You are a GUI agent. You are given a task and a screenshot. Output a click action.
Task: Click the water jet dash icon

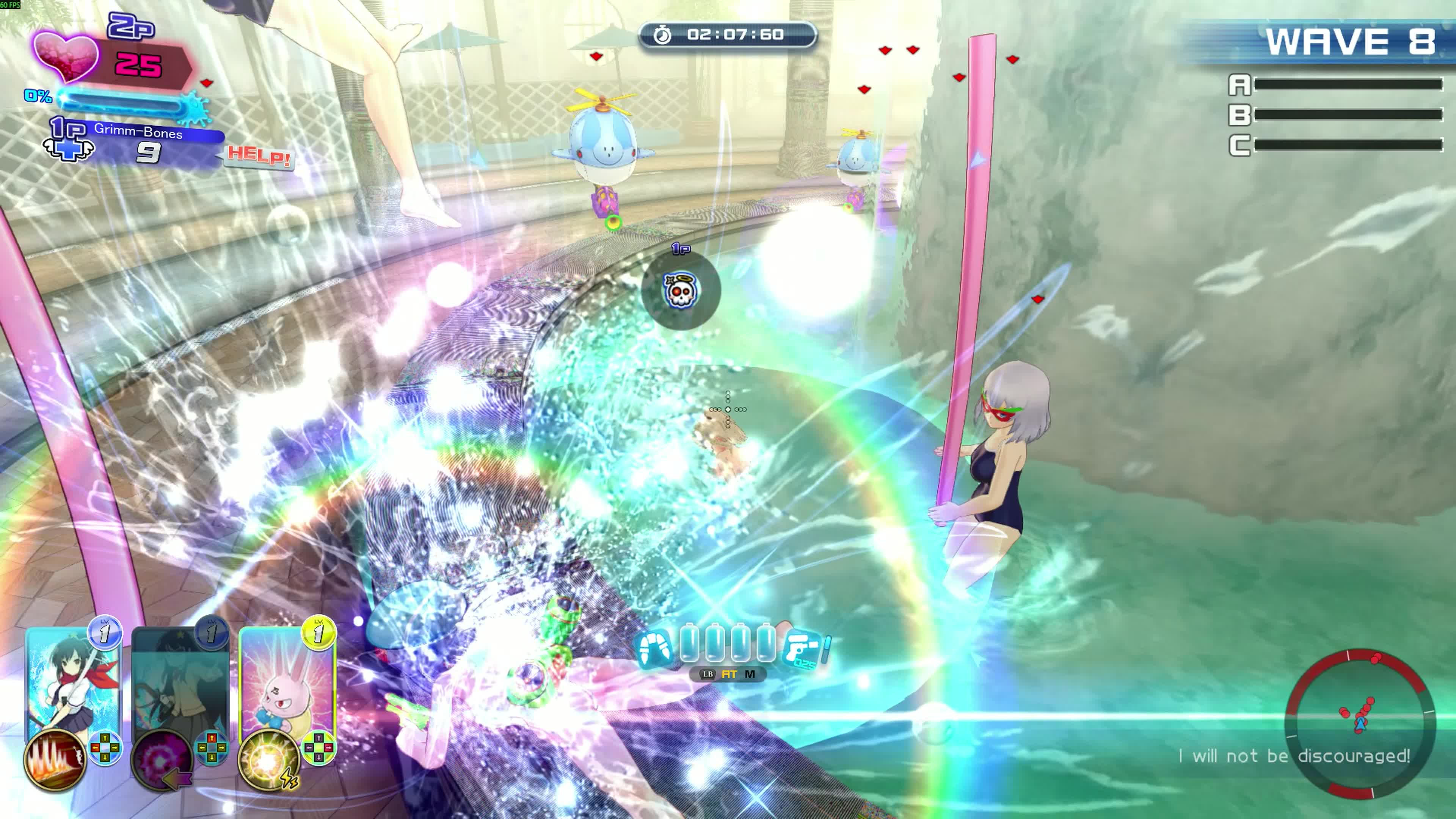(x=654, y=648)
